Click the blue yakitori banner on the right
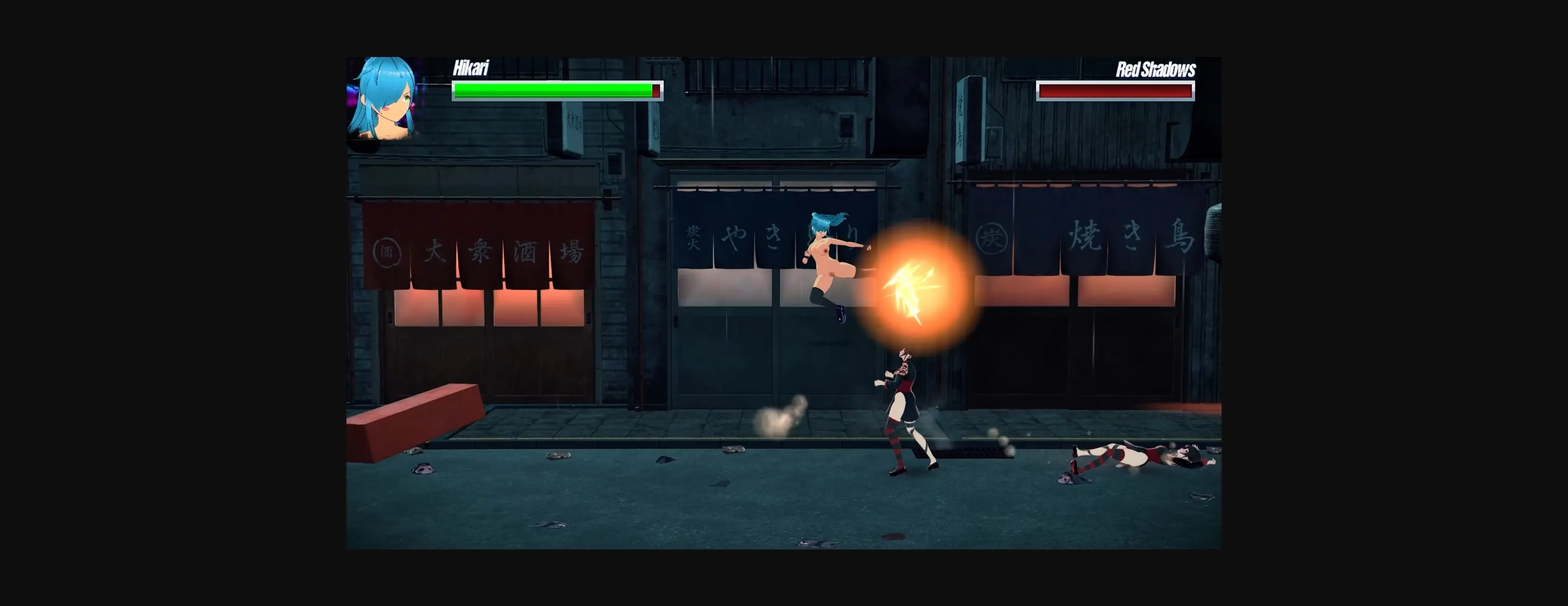 pos(1096,243)
